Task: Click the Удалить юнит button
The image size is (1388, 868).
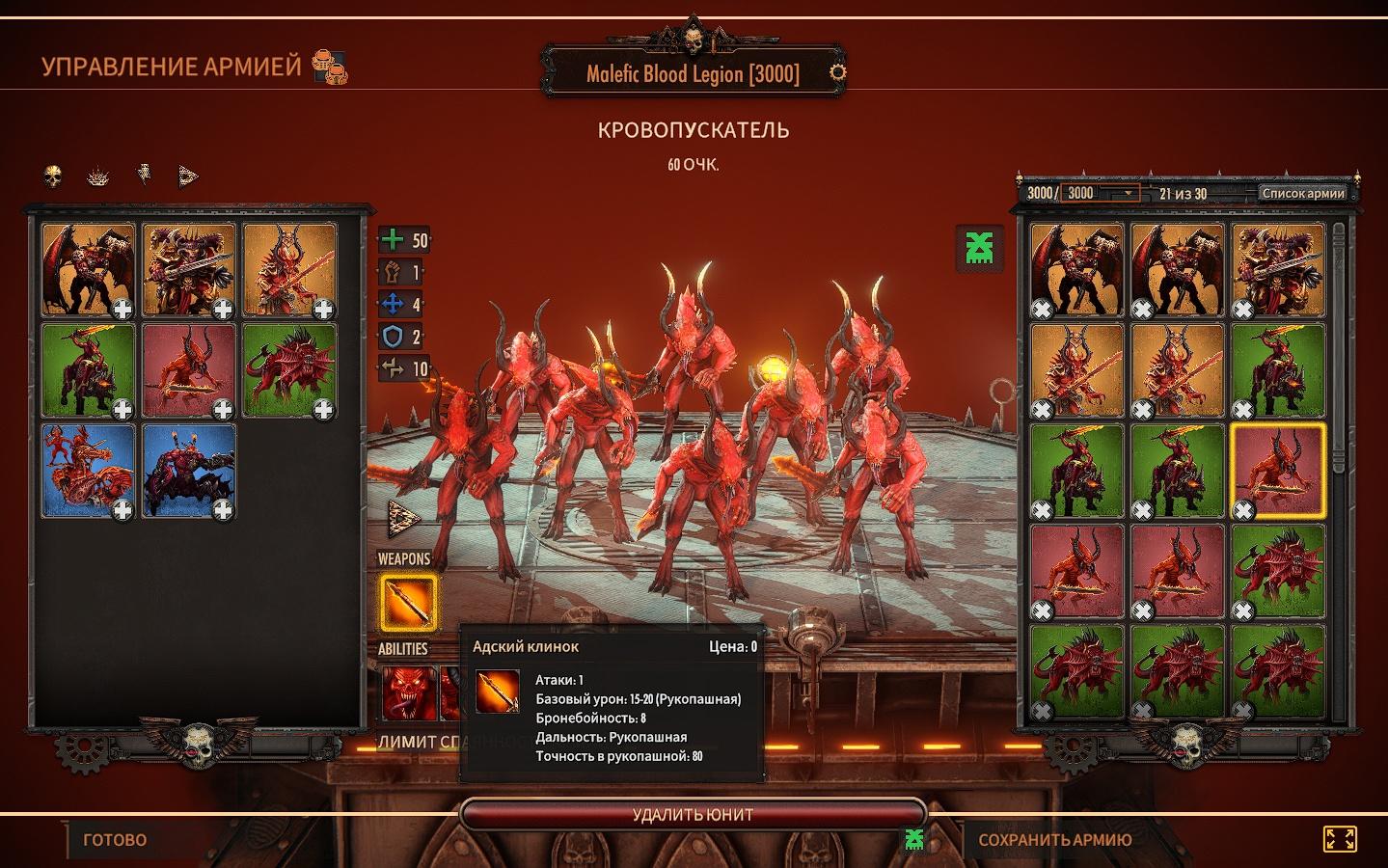Action: (x=693, y=814)
